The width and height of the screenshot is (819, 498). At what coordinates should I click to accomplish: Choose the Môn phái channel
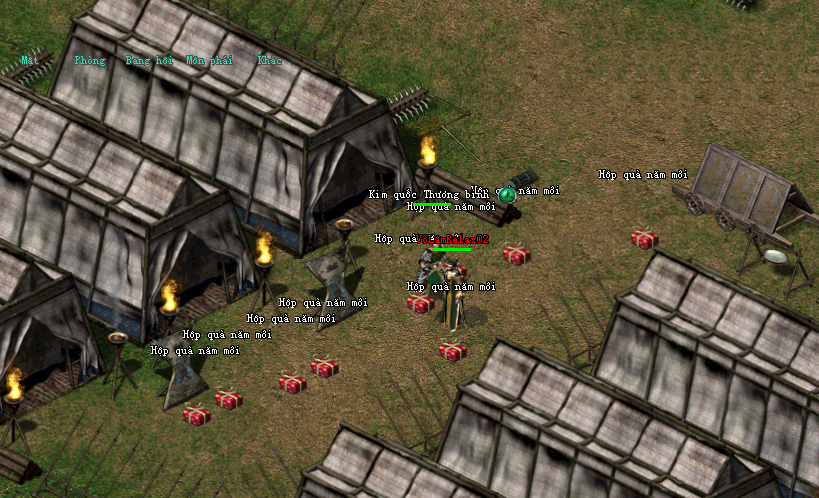tap(209, 60)
